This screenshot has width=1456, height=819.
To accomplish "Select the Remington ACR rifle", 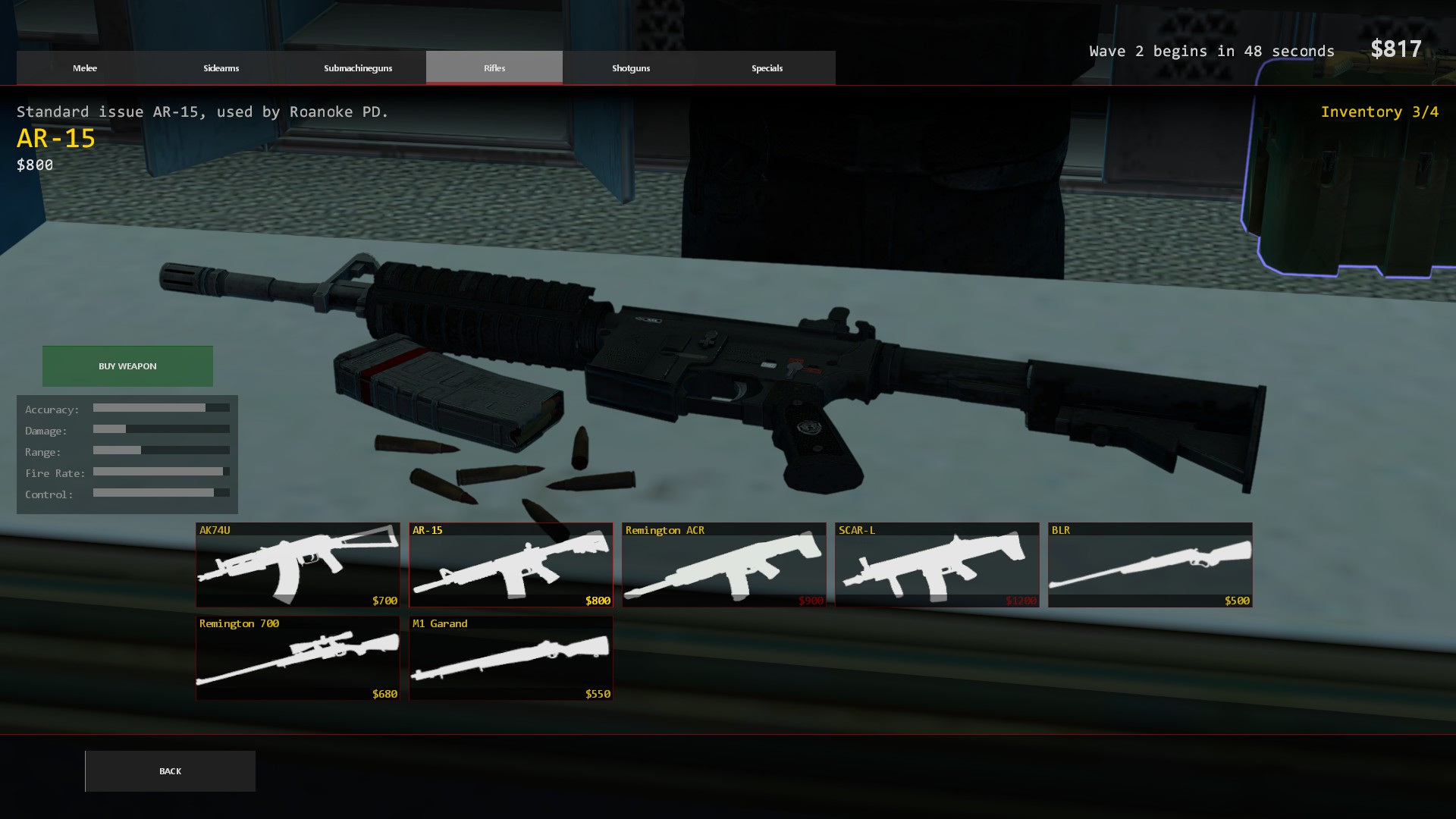I will tap(724, 564).
